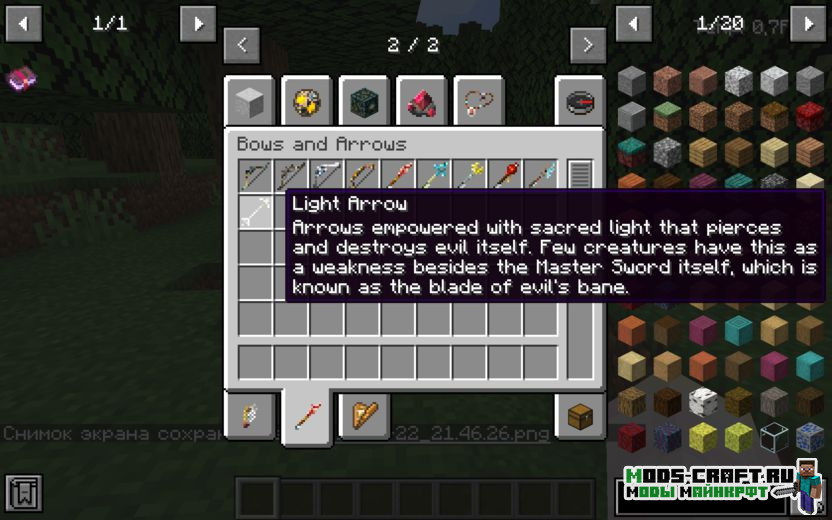Open the feathered item bottom tab
832x520 pixels.
pos(249,416)
